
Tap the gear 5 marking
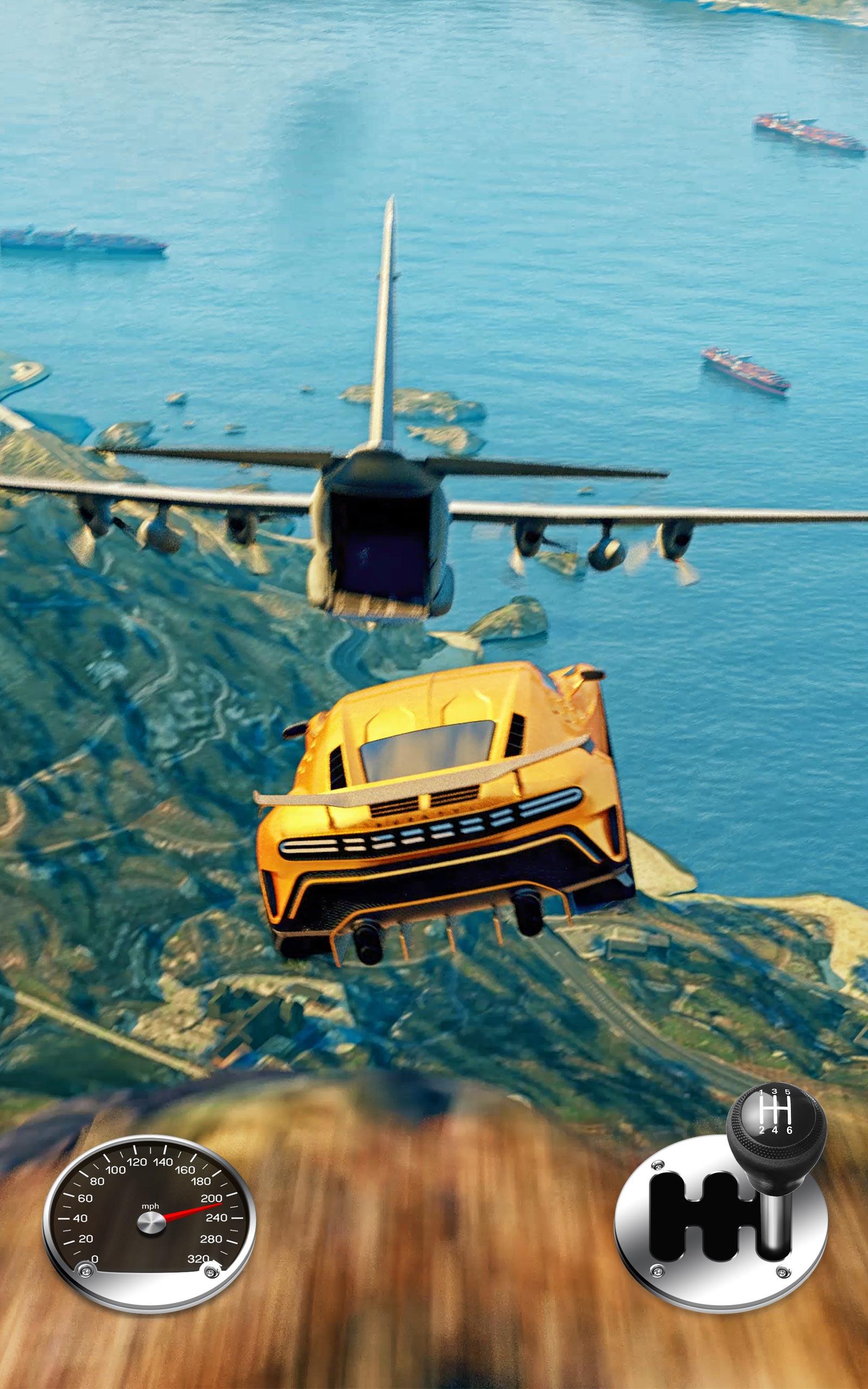click(x=789, y=1092)
